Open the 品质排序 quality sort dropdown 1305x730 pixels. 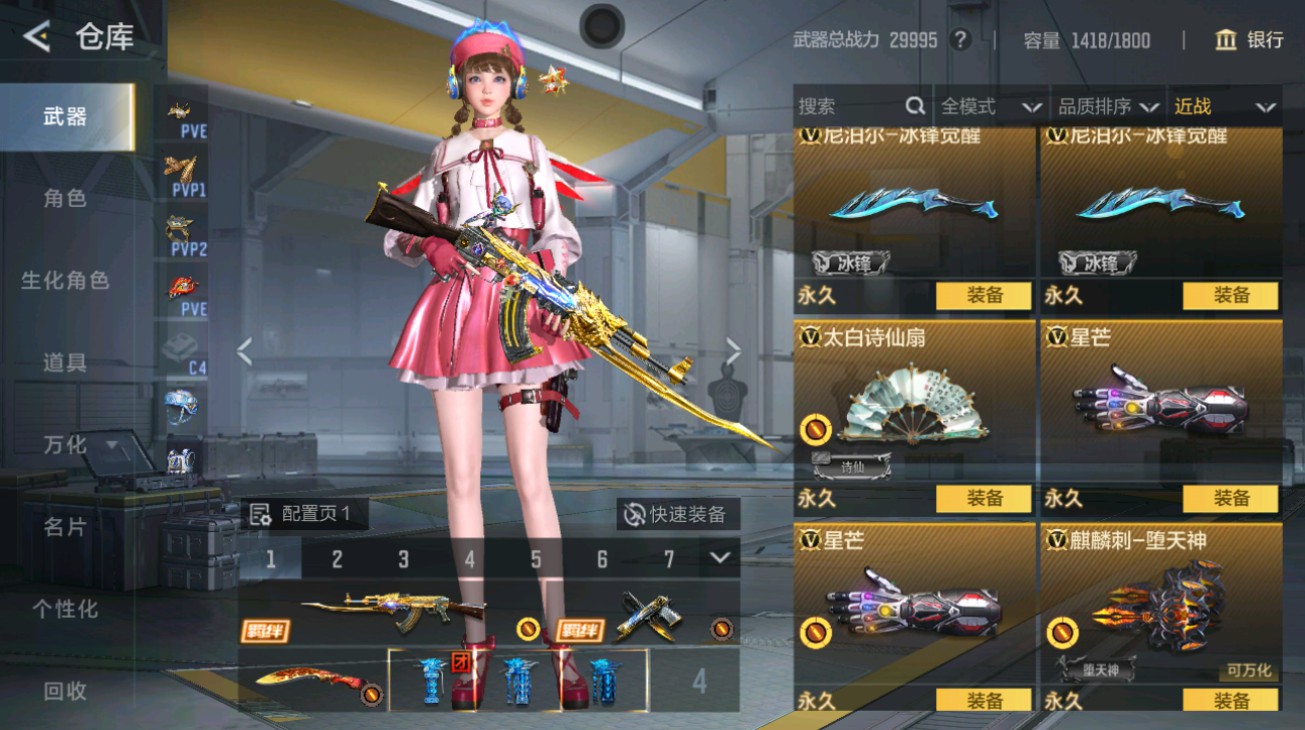point(1110,106)
